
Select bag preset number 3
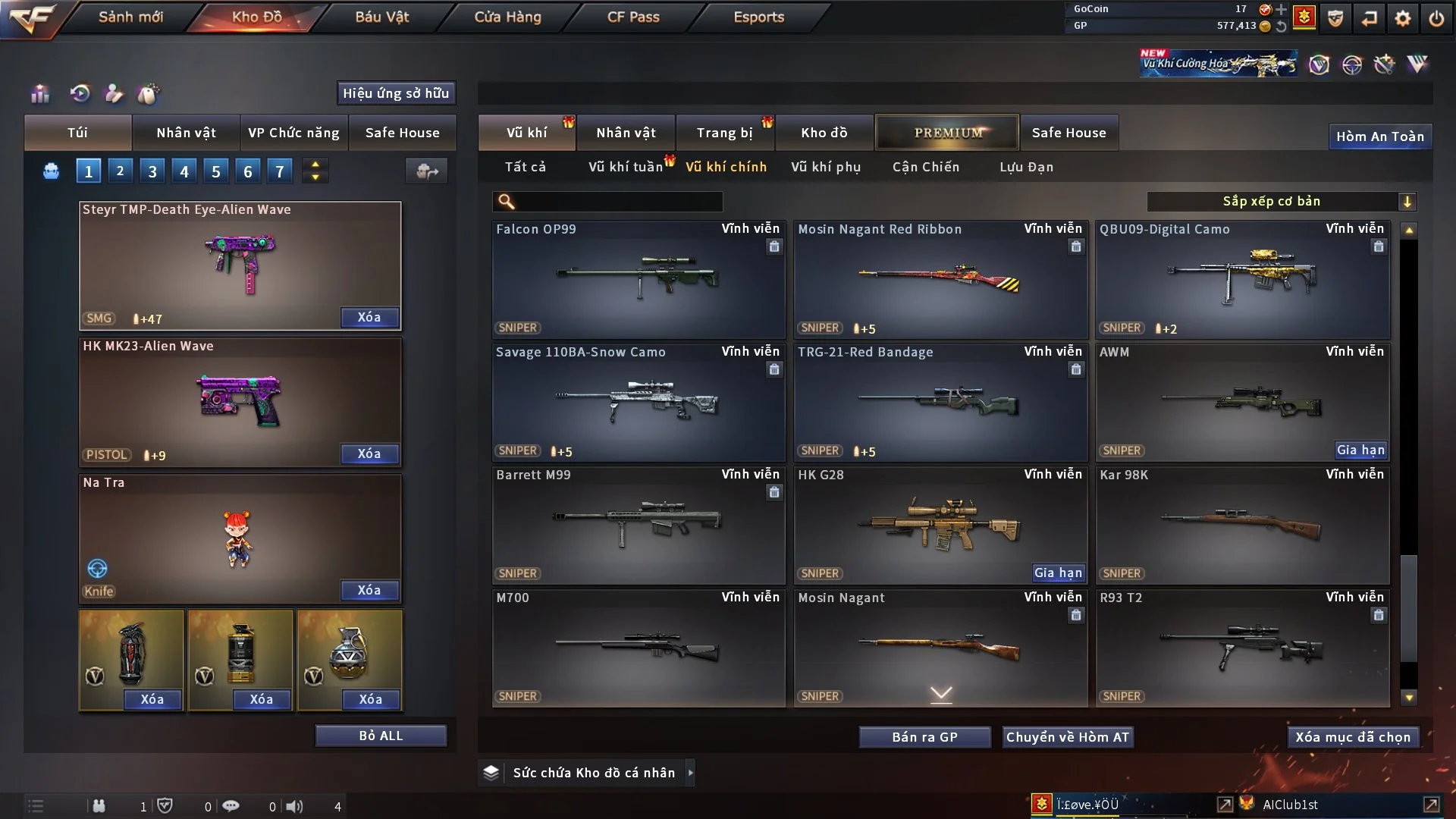[152, 171]
